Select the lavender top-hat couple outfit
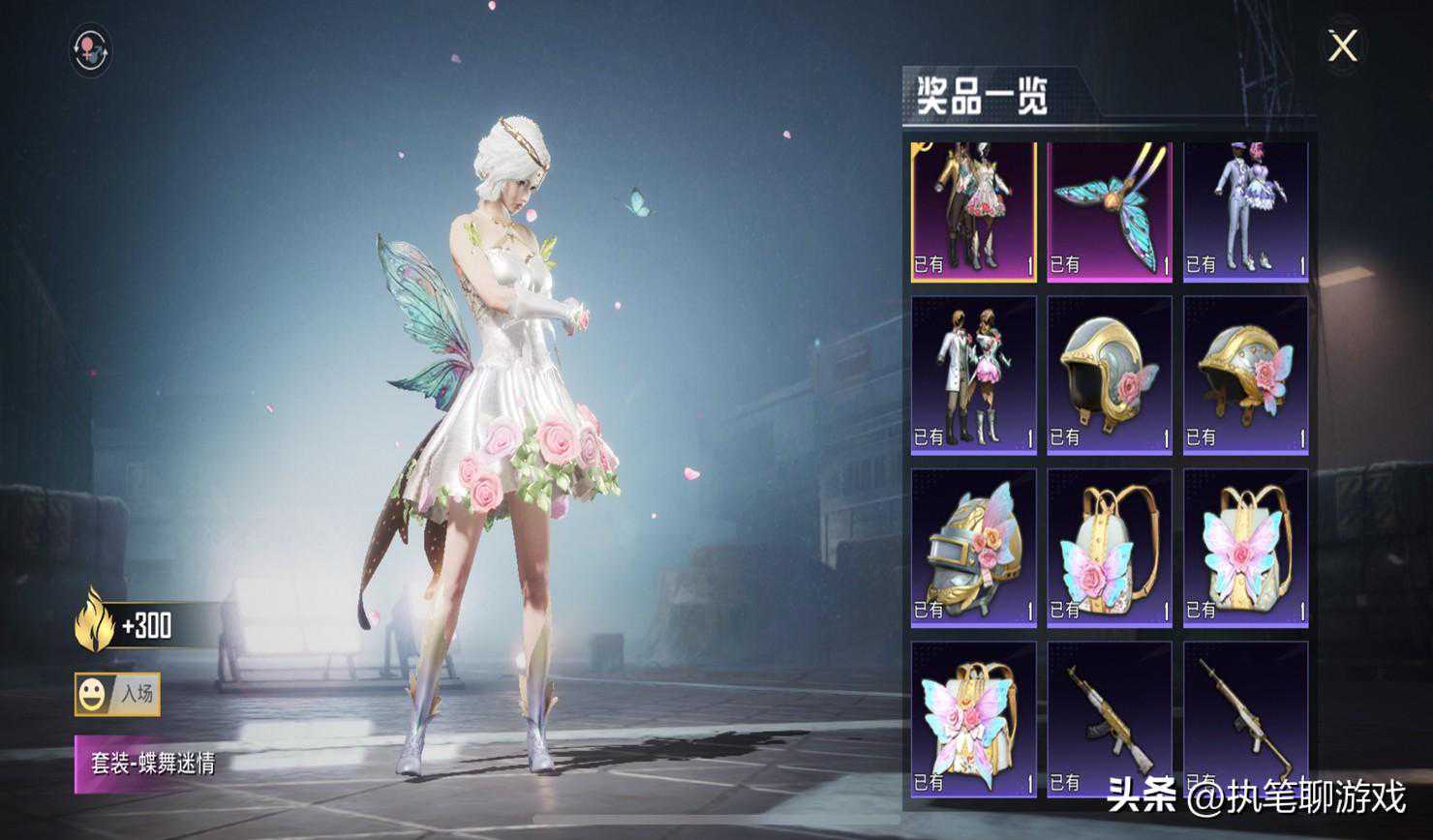Screen dimensions: 1433x840 [x=1245, y=212]
